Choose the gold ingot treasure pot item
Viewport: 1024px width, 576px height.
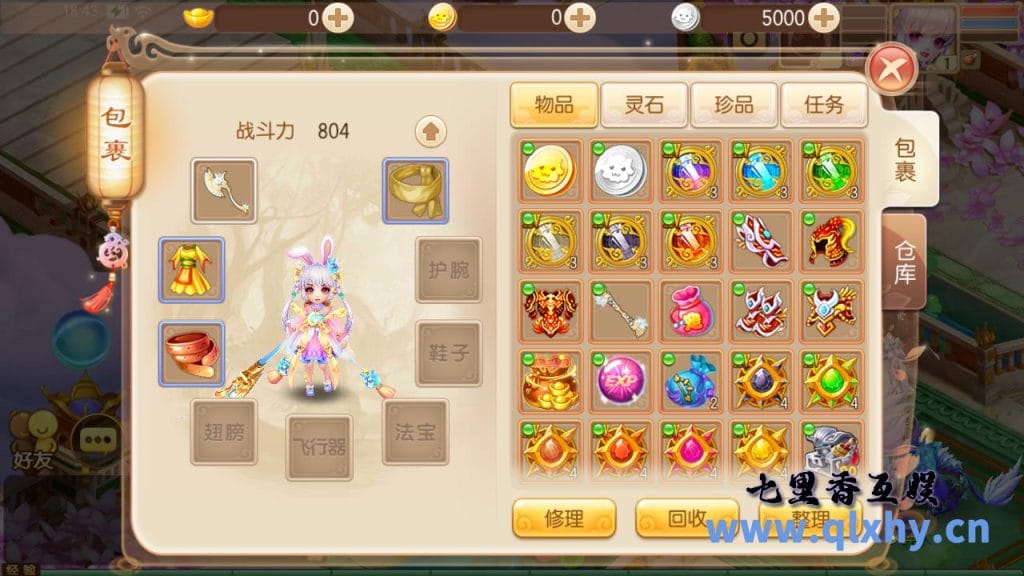[x=551, y=381]
